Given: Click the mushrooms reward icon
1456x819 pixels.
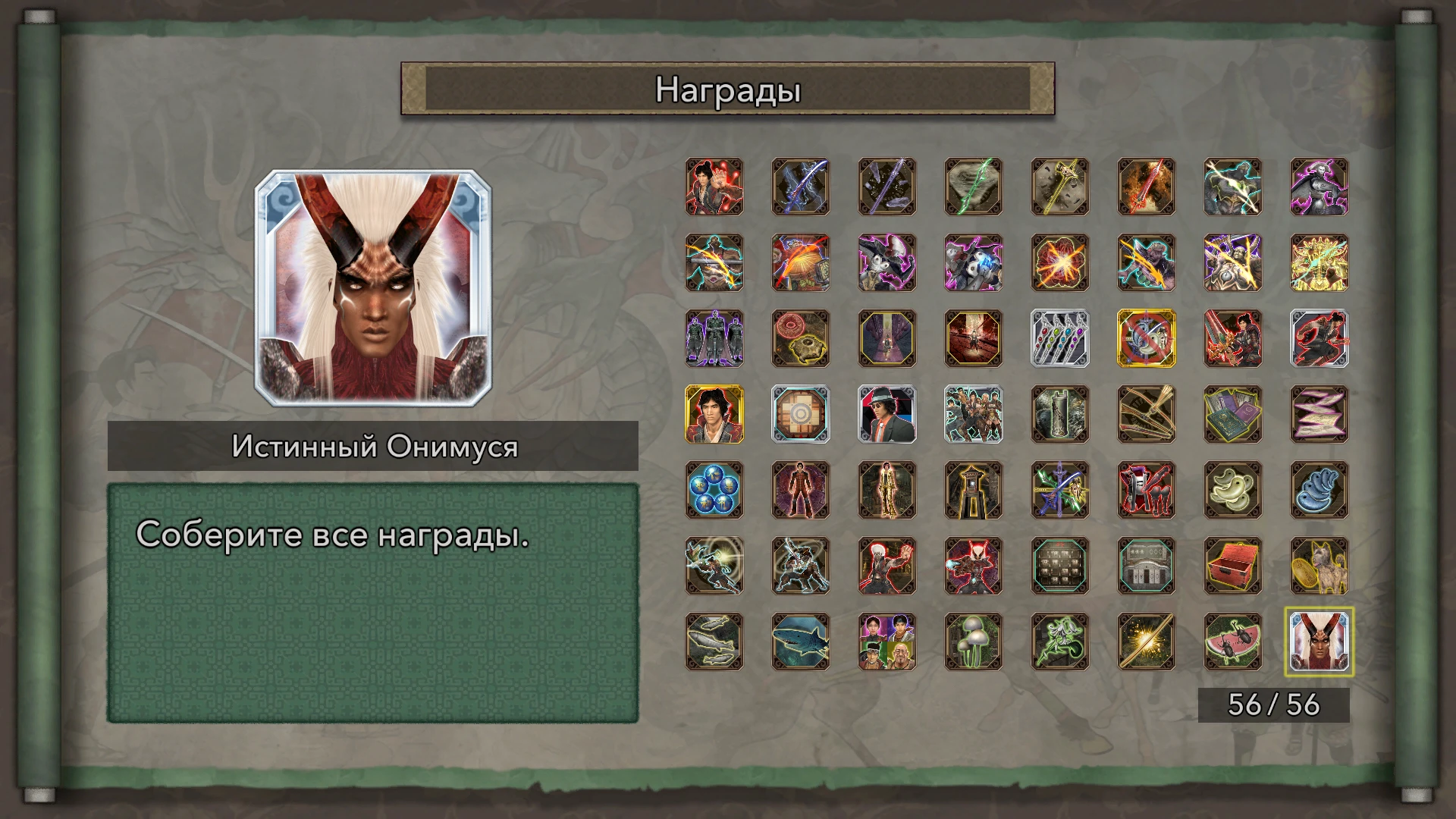Looking at the screenshot, I should pos(973,643).
